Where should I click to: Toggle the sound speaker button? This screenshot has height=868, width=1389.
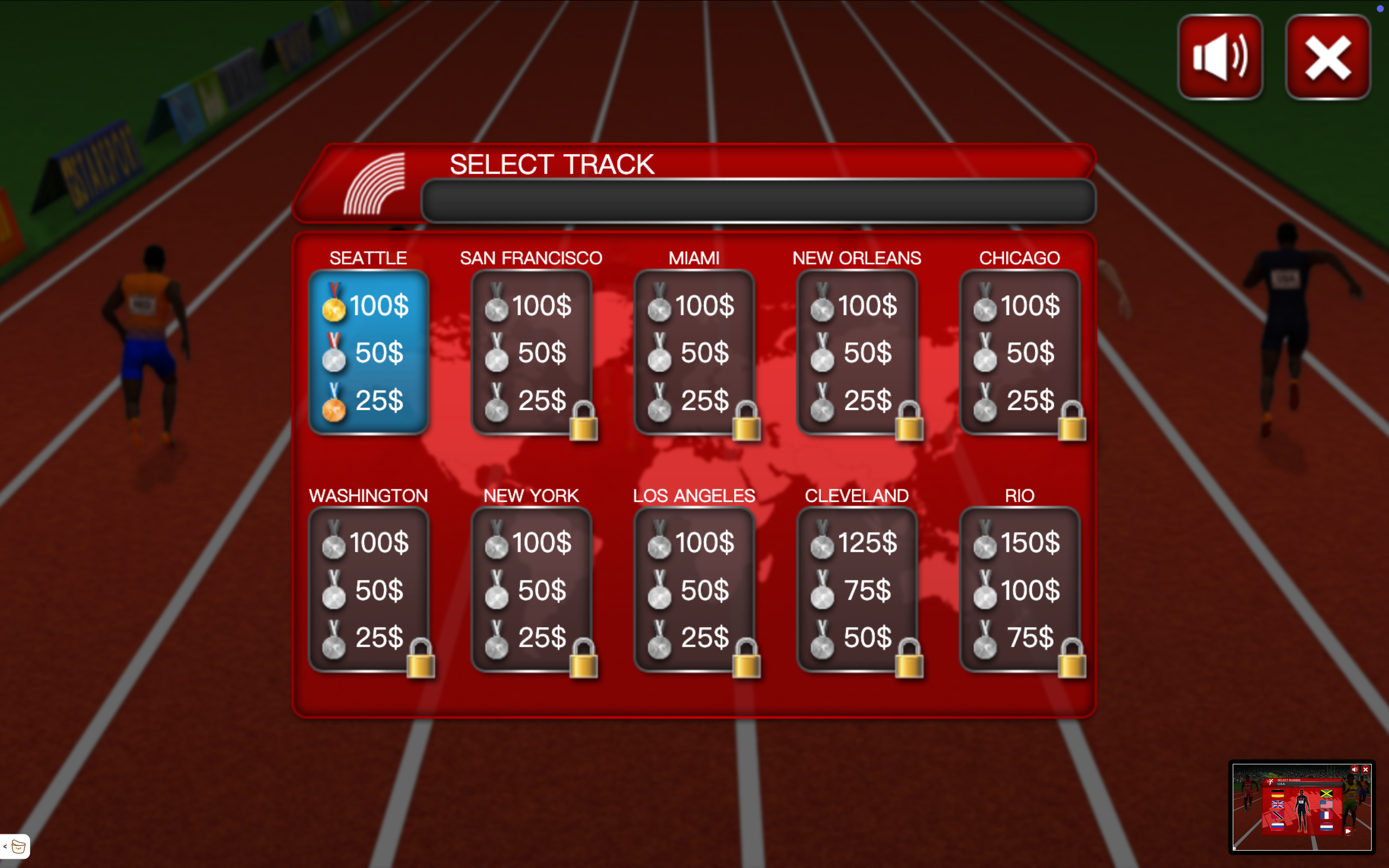pyautogui.click(x=1220, y=58)
